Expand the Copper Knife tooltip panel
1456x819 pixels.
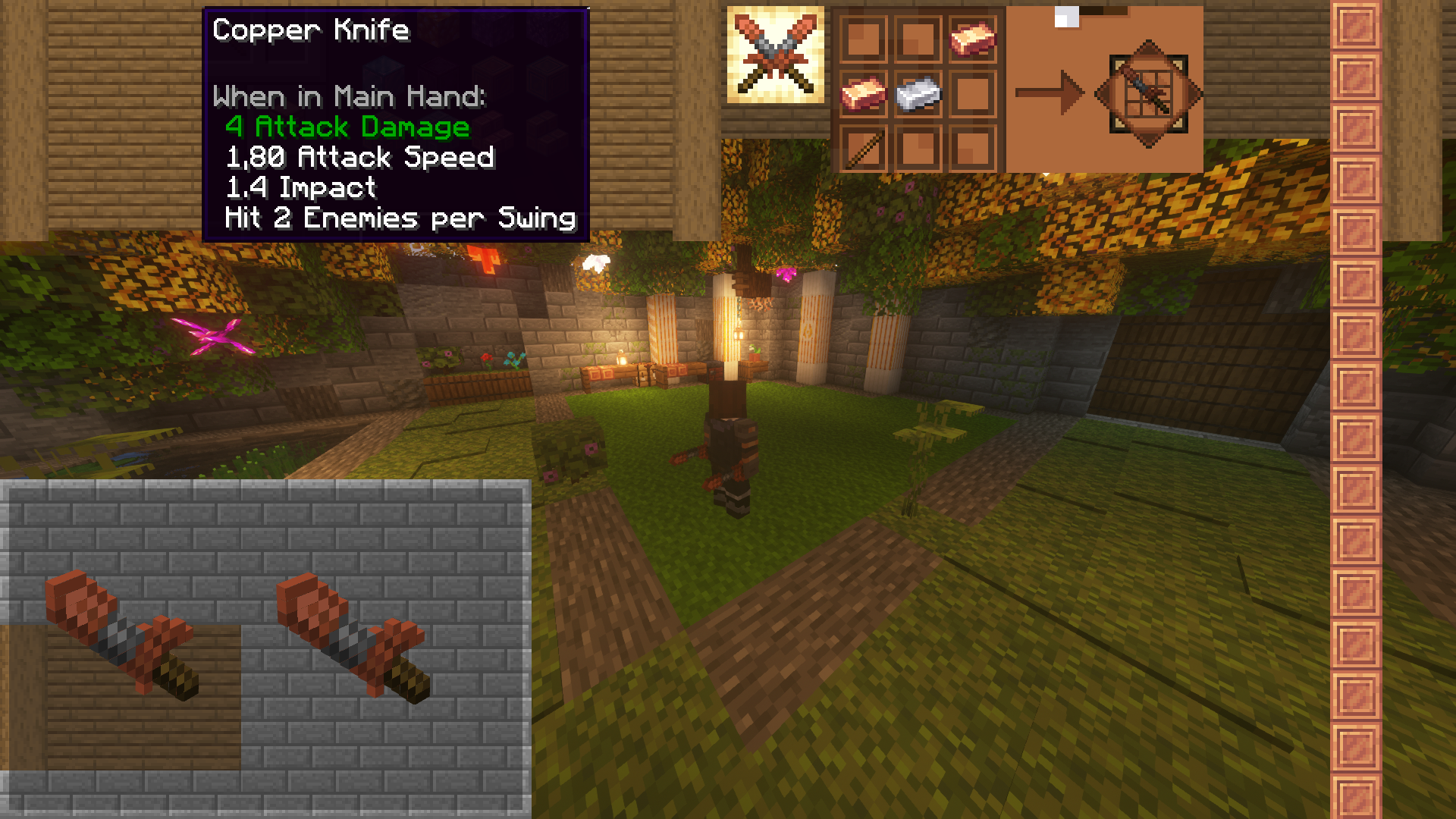394,121
